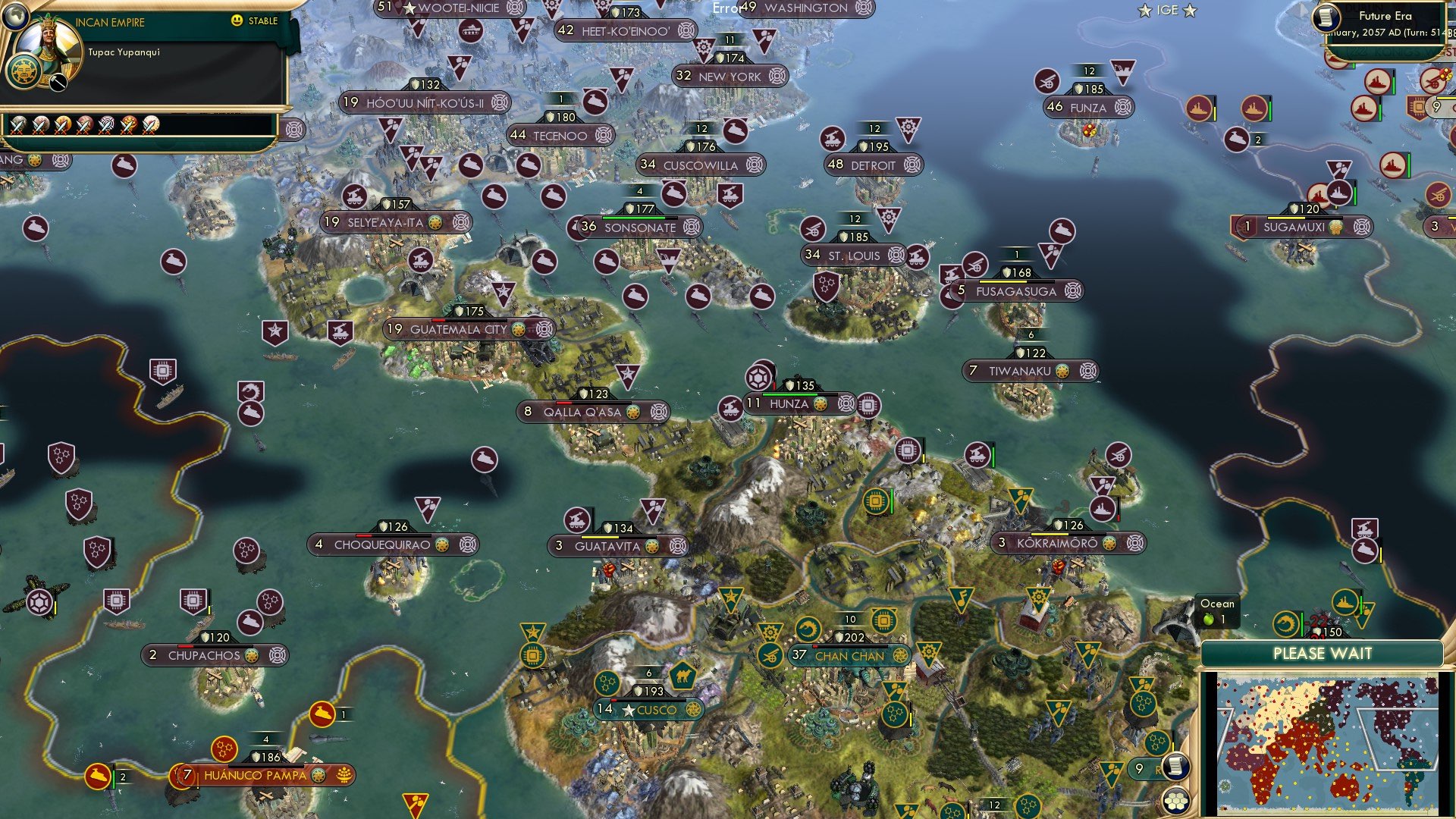Image resolution: width=1456 pixels, height=819 pixels.
Task: Click the STABLE happiness smiley indicator
Action: tap(237, 21)
